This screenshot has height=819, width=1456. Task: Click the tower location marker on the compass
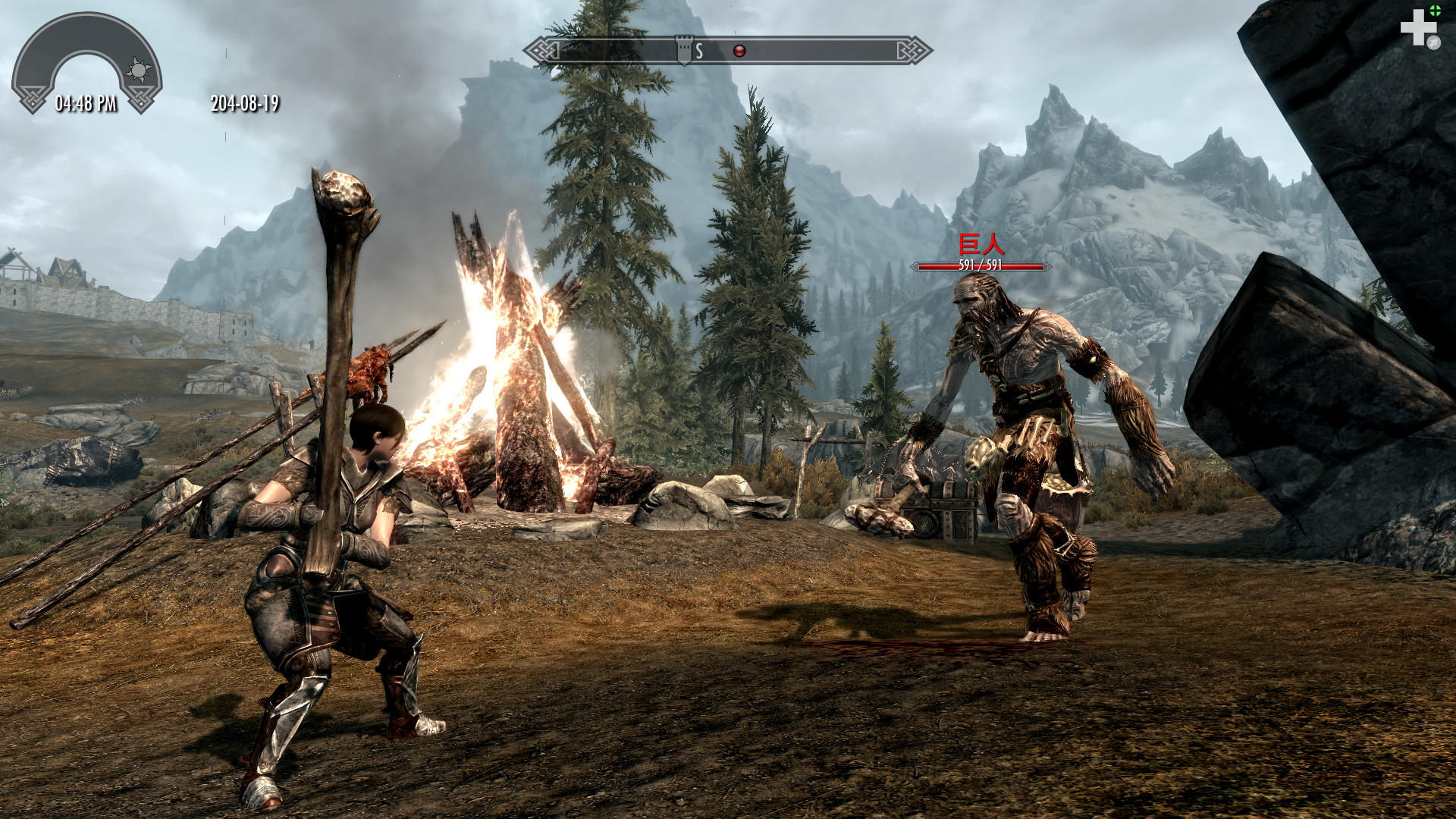[x=684, y=49]
